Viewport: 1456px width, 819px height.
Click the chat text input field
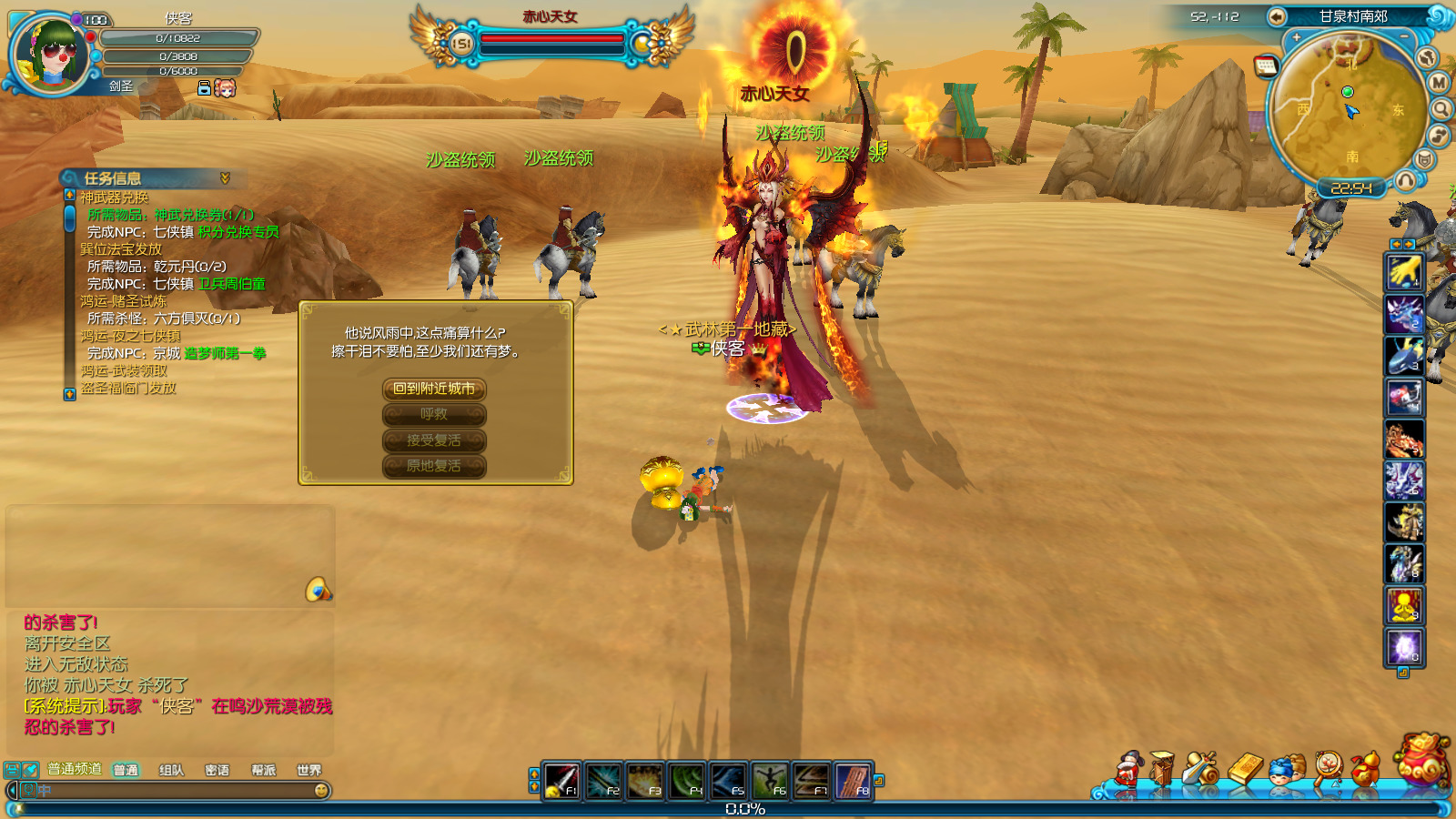coord(173,791)
